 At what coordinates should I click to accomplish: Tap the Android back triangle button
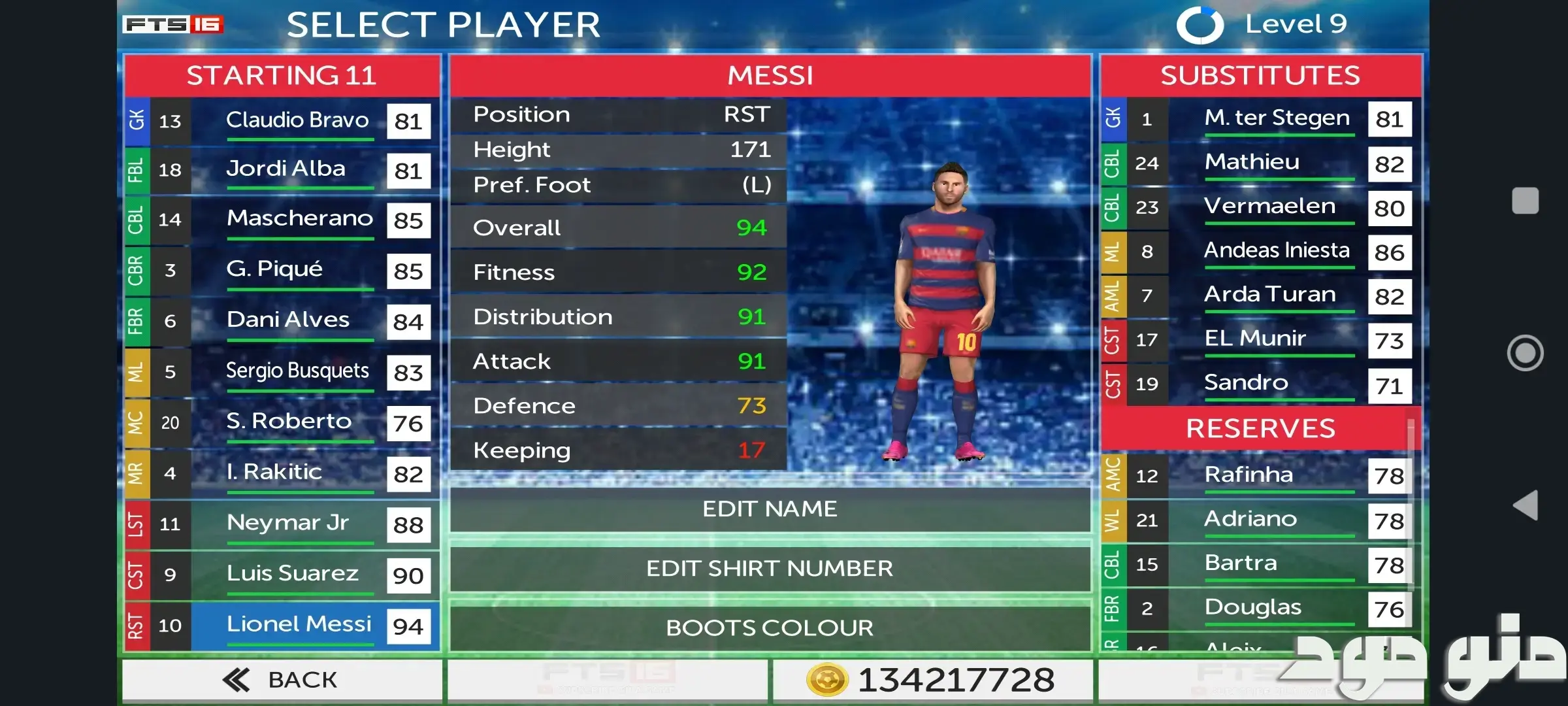pyautogui.click(x=1525, y=505)
